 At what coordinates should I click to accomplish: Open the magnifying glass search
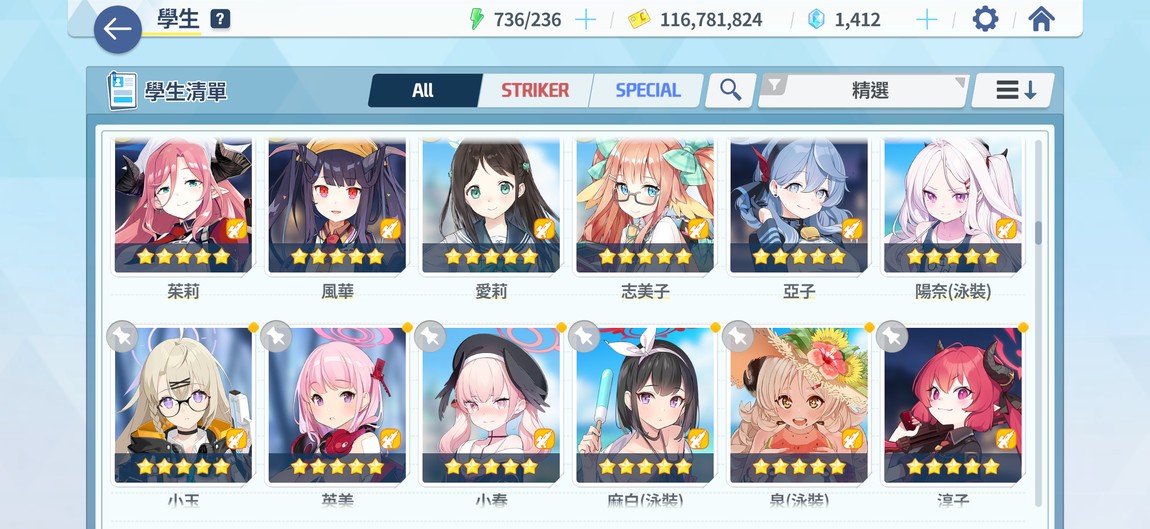731,90
